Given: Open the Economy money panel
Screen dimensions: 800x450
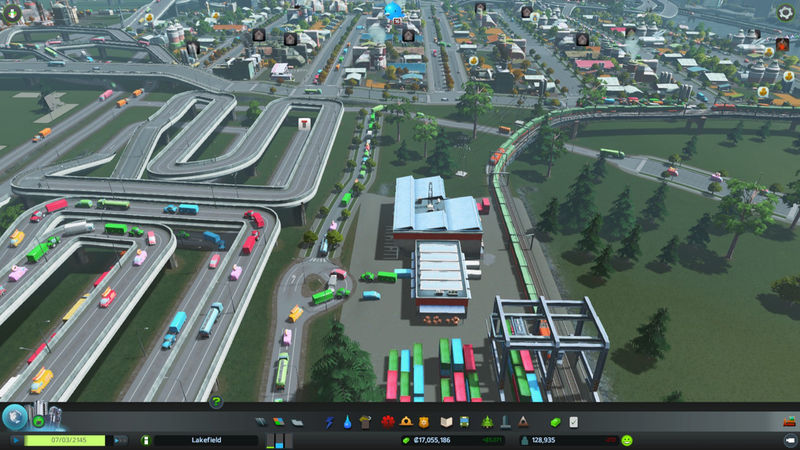Looking at the screenshot, I should pos(557,421).
